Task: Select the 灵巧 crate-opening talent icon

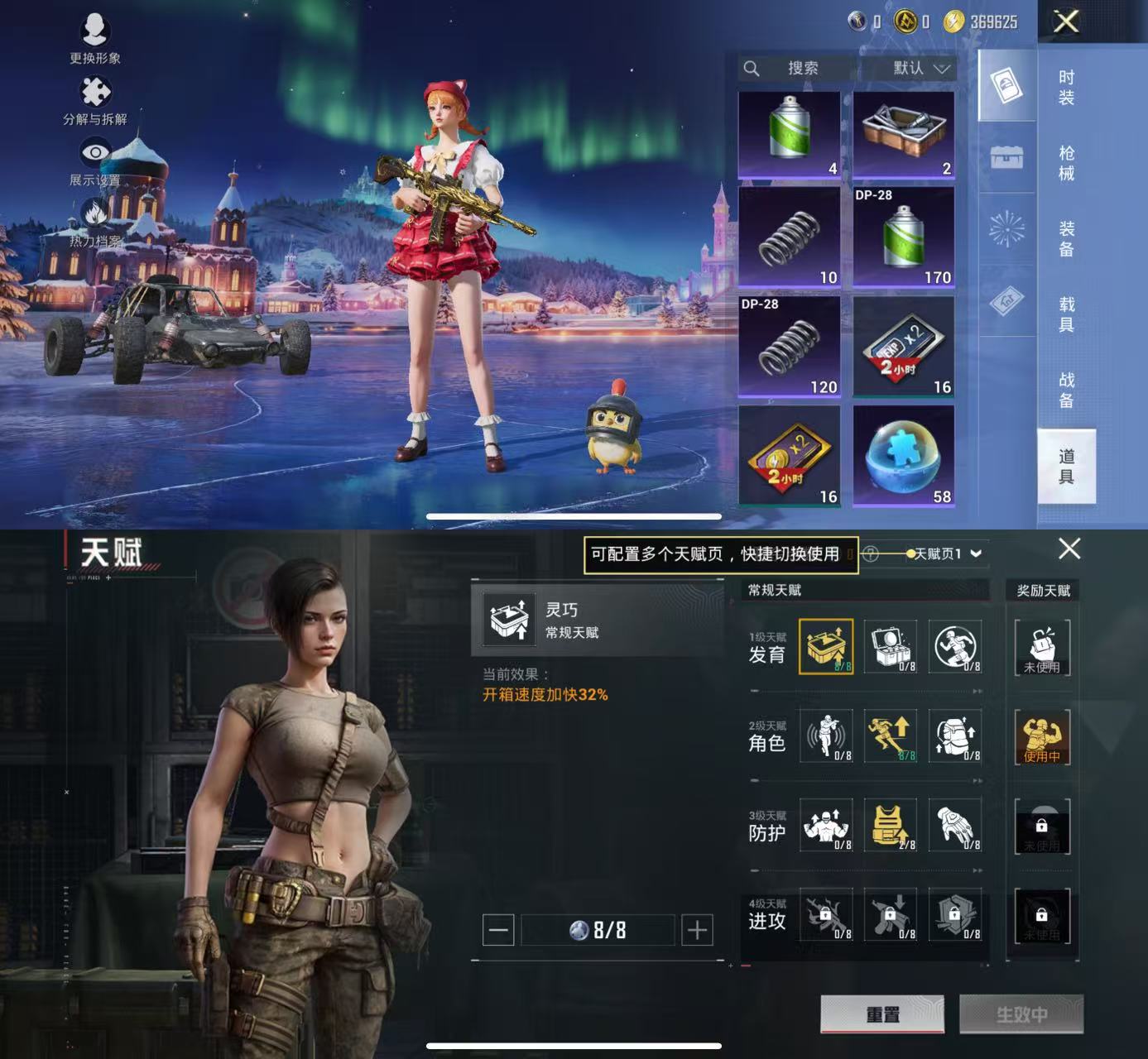Action: [827, 648]
